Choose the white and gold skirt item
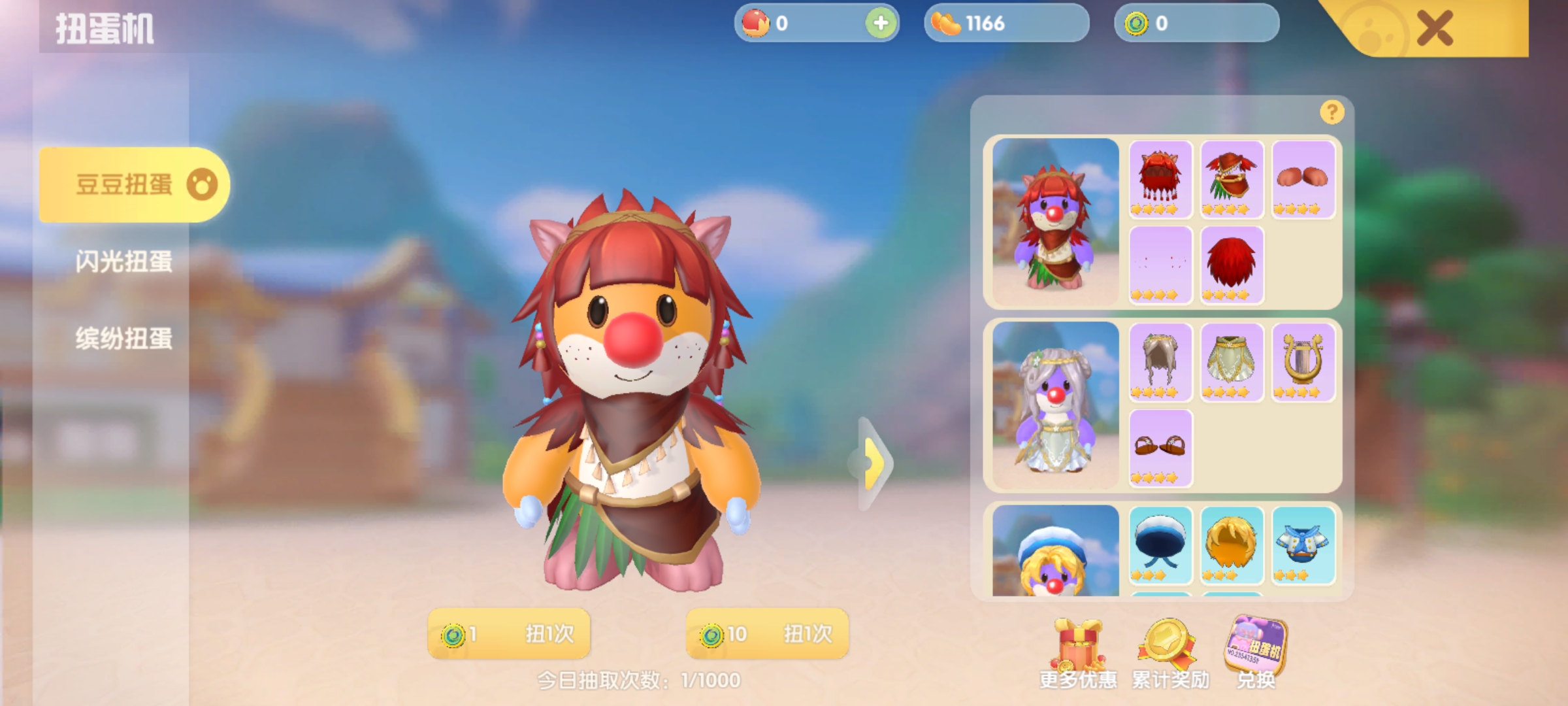The width and height of the screenshot is (1568, 706). pyautogui.click(x=1232, y=361)
